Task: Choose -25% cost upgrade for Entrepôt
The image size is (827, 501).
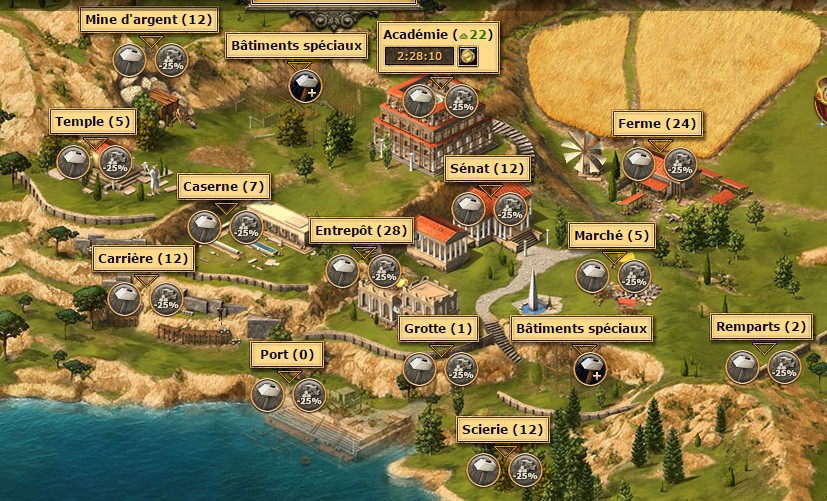Action: click(383, 270)
